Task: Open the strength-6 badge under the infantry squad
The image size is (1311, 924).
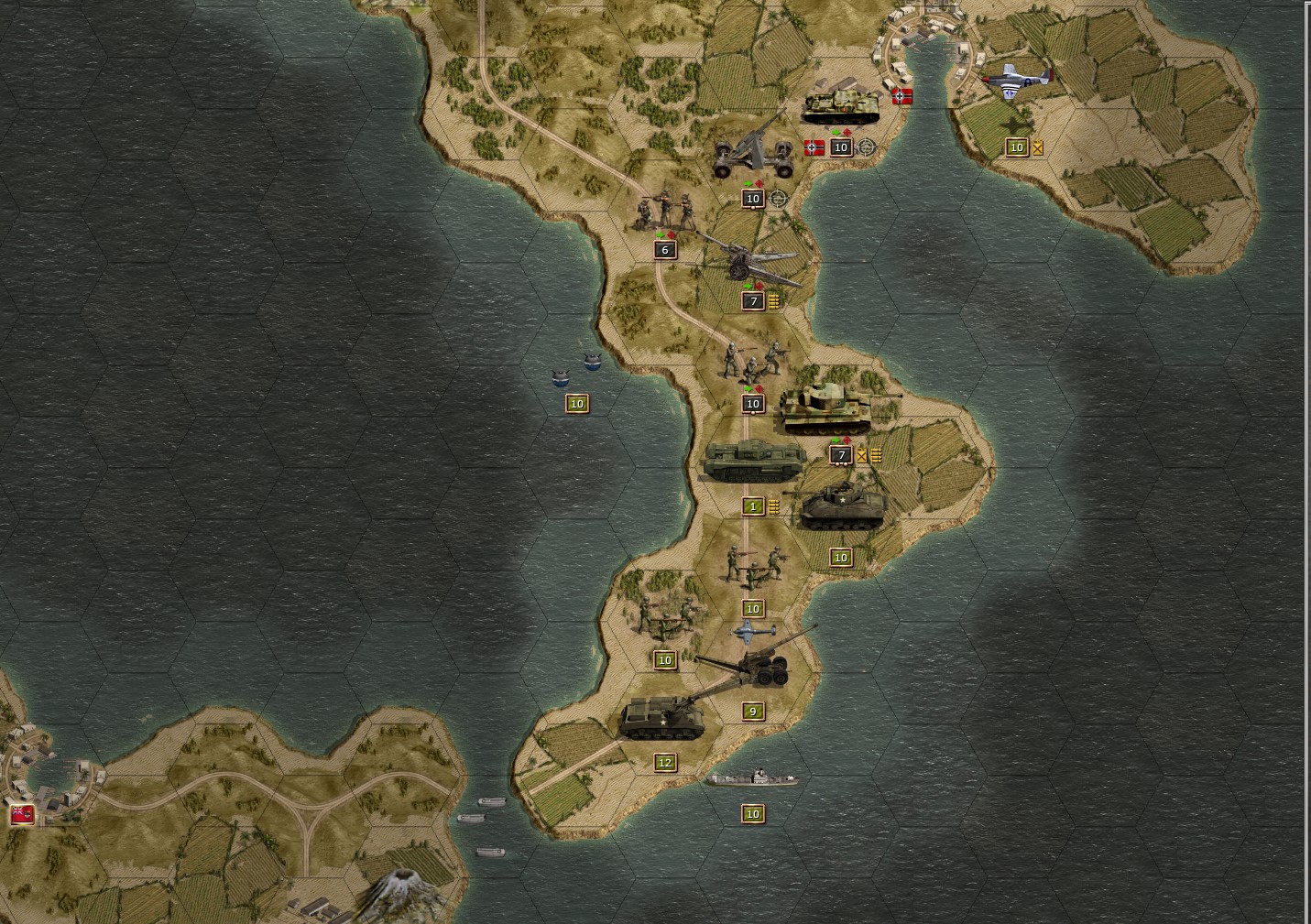Action: 664,248
